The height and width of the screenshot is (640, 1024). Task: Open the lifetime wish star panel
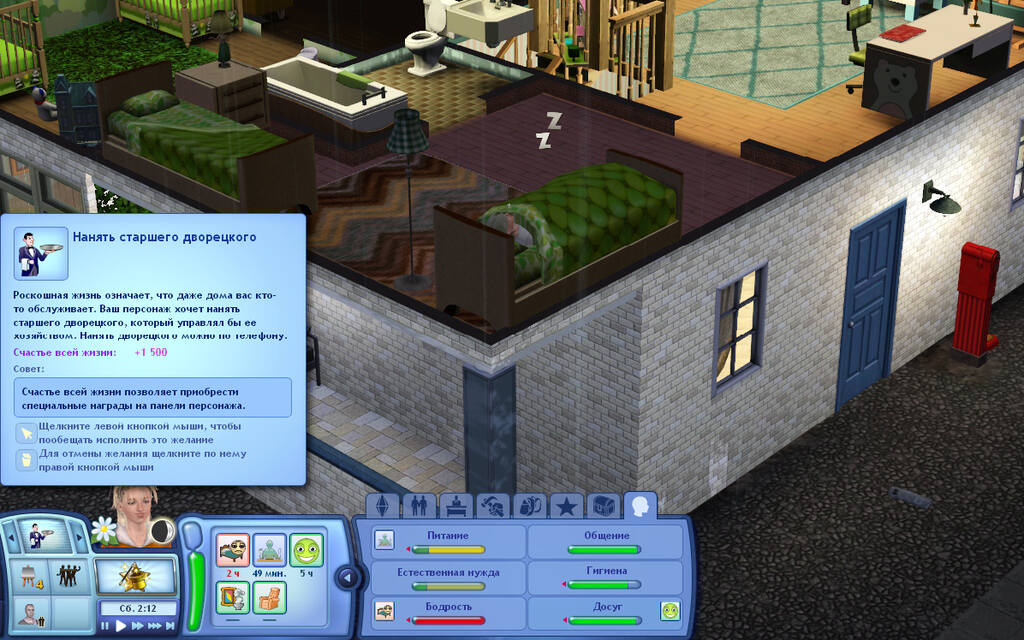[135, 575]
